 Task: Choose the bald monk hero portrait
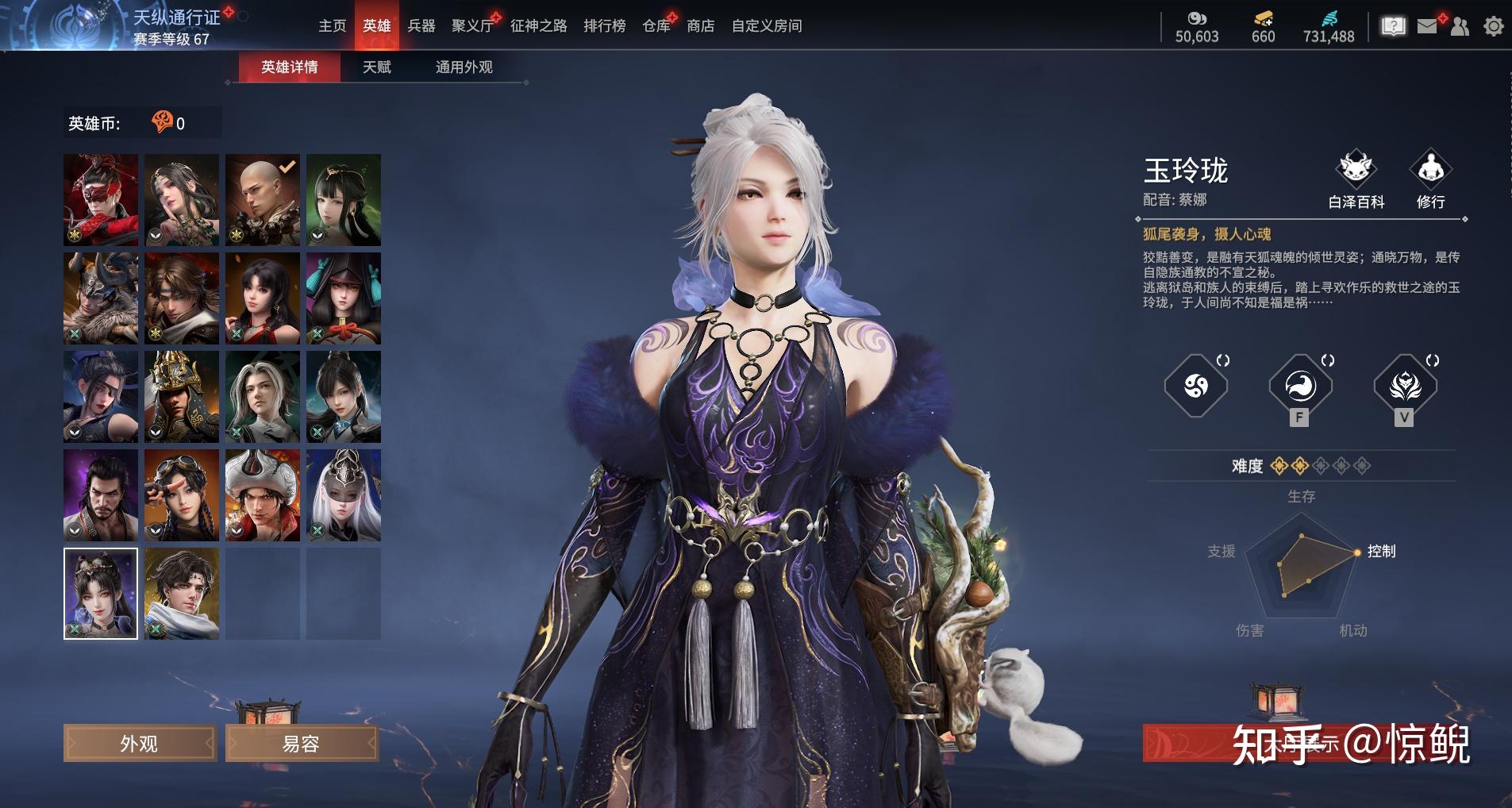(262, 199)
